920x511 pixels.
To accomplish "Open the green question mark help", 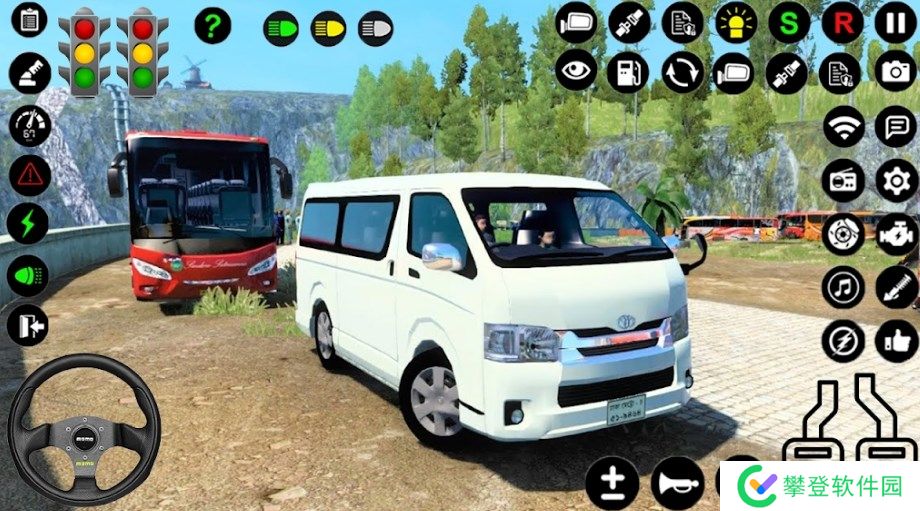I will [212, 25].
